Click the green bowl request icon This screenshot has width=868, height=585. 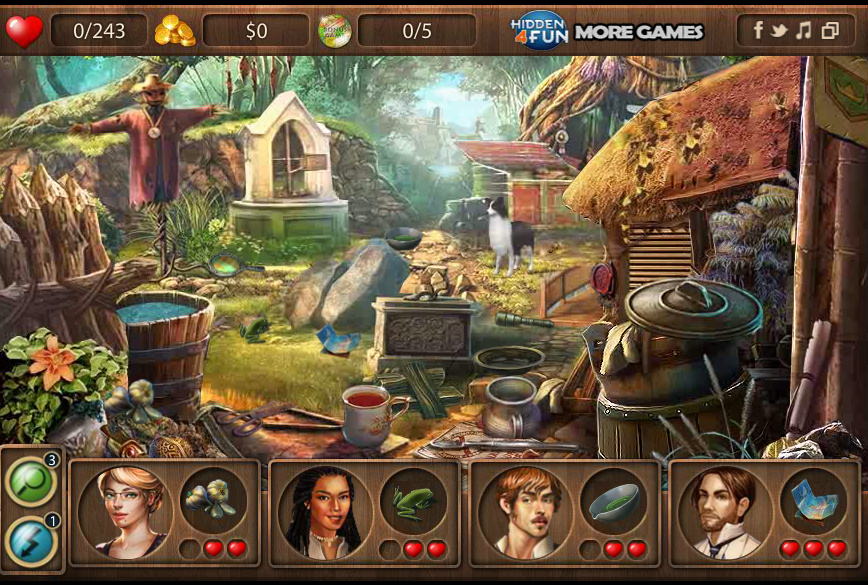[612, 499]
